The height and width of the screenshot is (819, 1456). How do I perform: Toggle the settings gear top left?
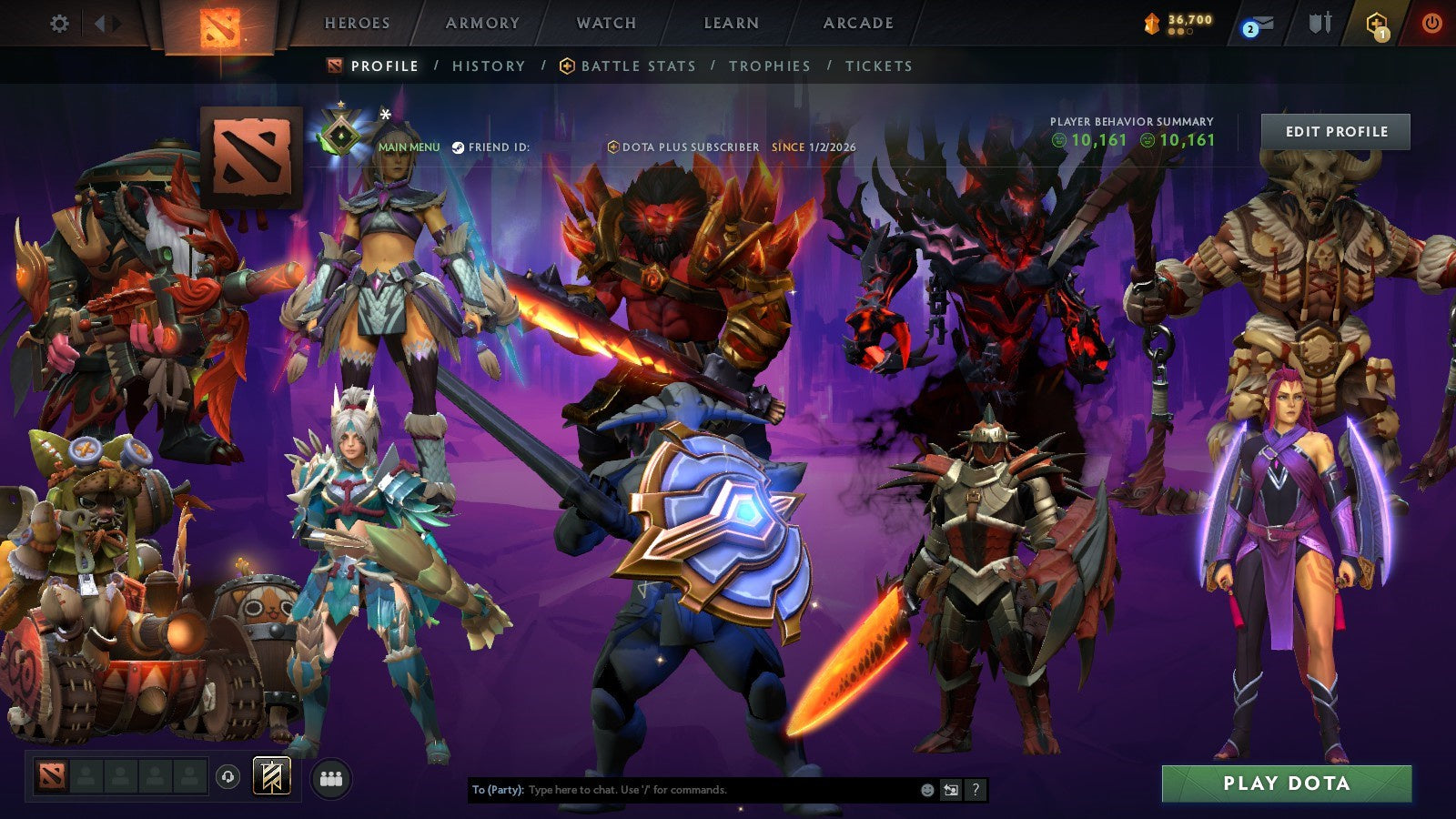[59, 25]
